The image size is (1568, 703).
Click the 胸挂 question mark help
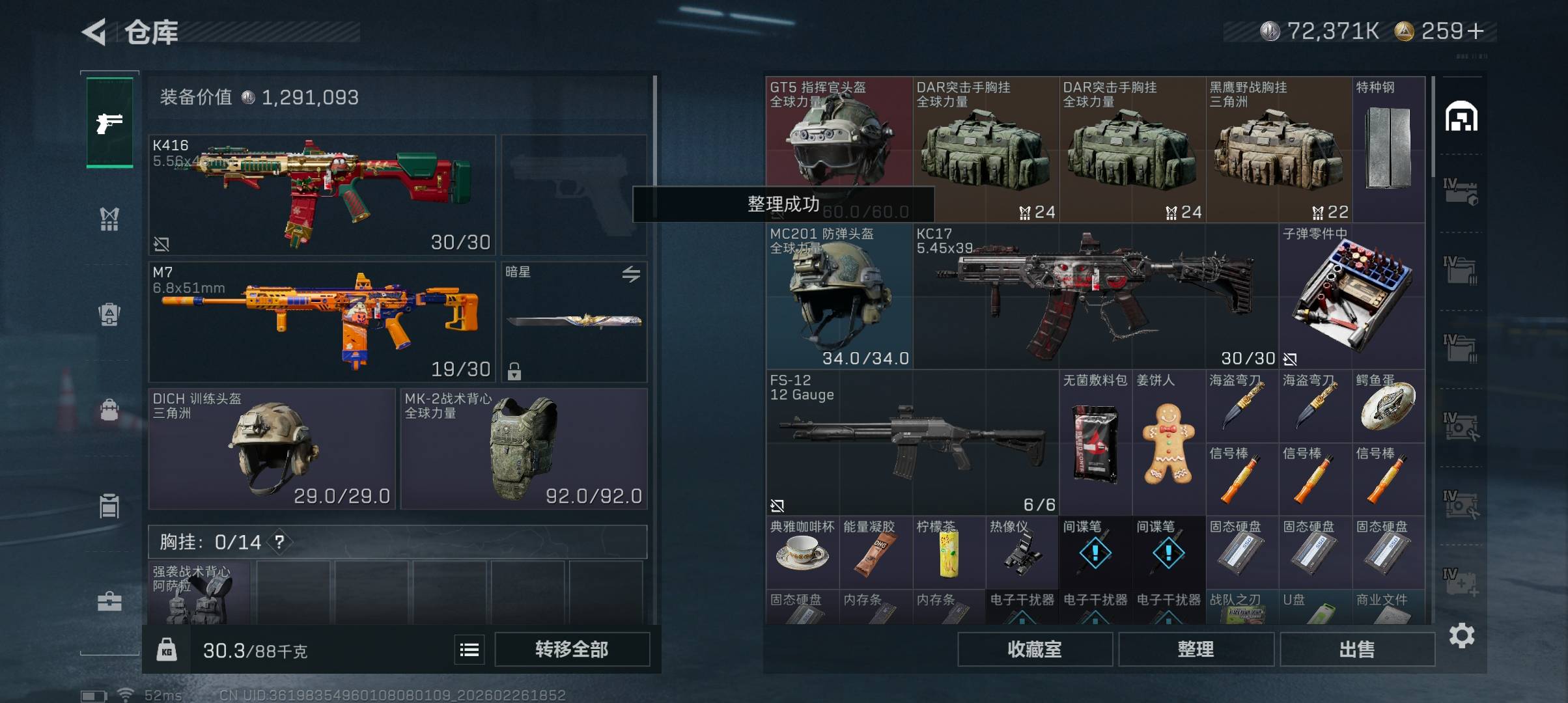(x=279, y=542)
